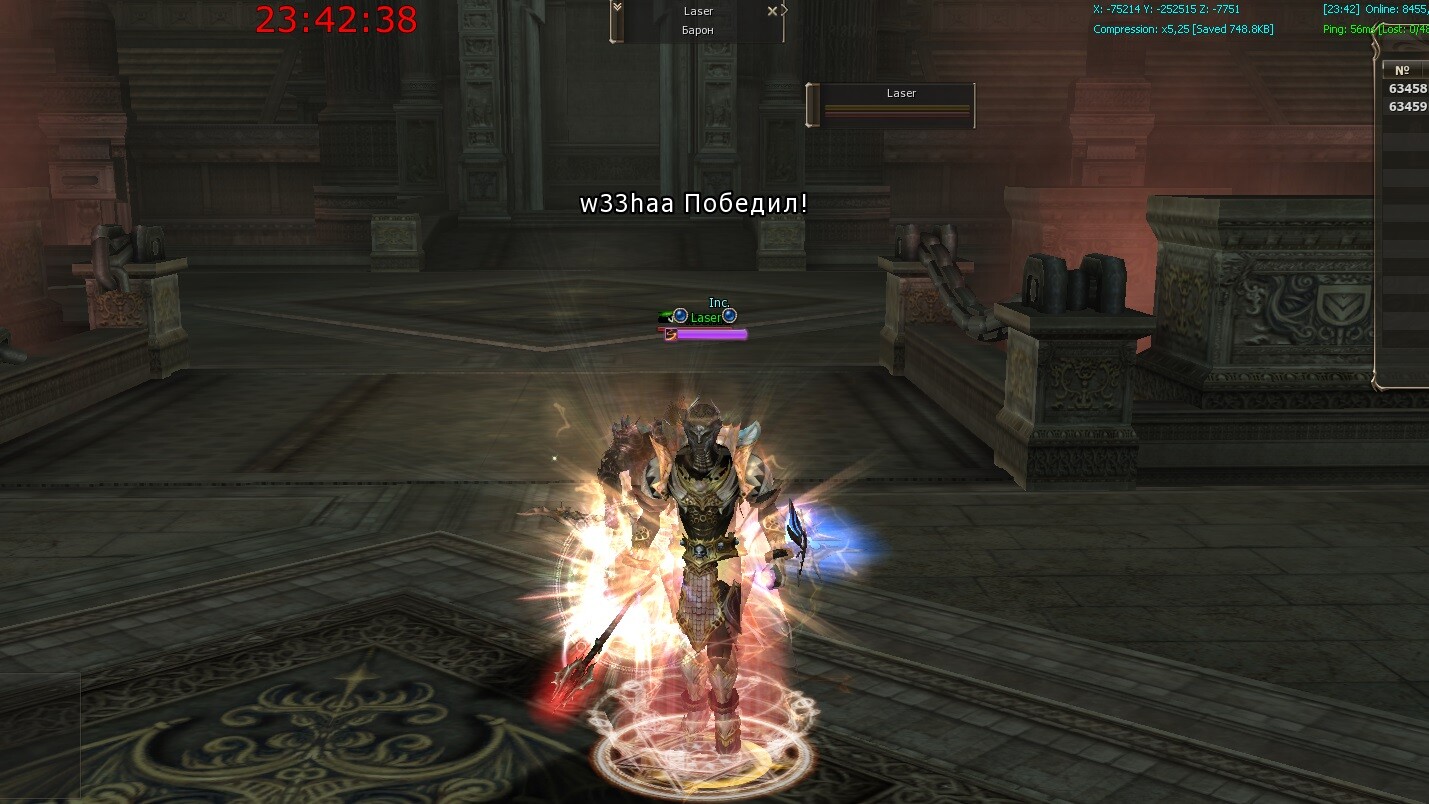Expand the target window double-arrow
1429x804 pixels.
(x=617, y=8)
